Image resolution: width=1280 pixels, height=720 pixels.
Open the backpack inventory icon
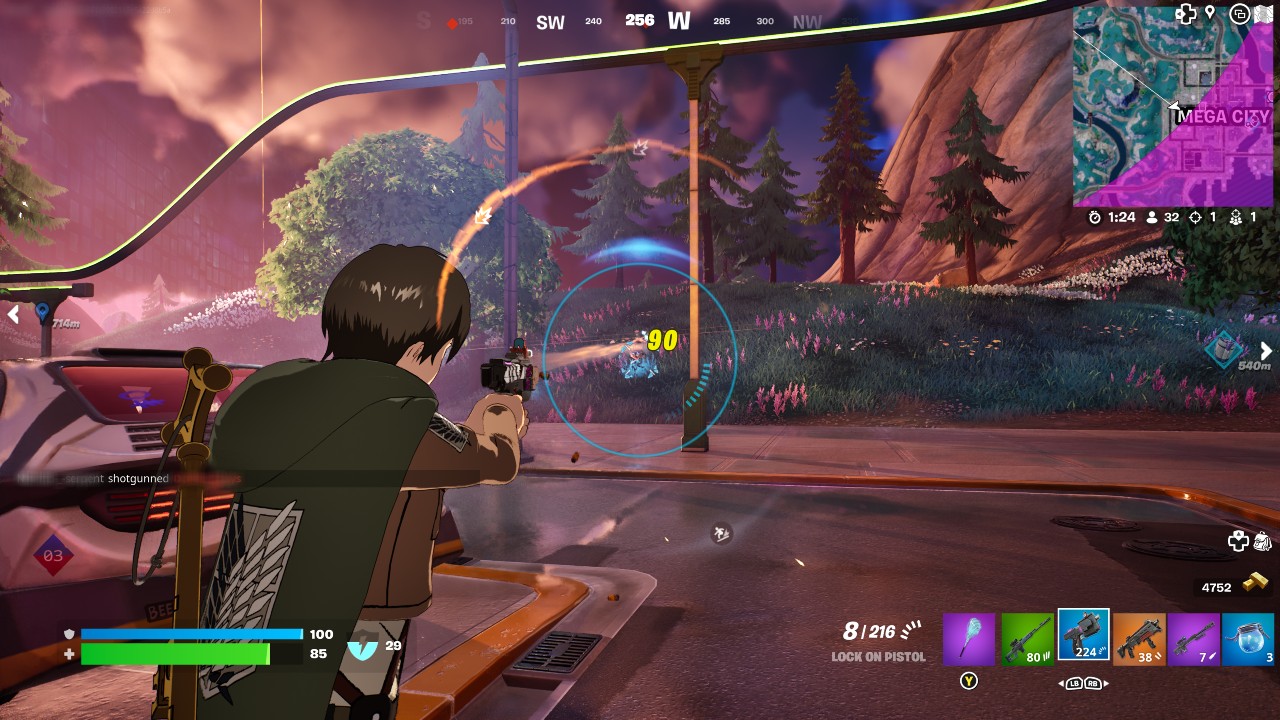tap(1263, 541)
